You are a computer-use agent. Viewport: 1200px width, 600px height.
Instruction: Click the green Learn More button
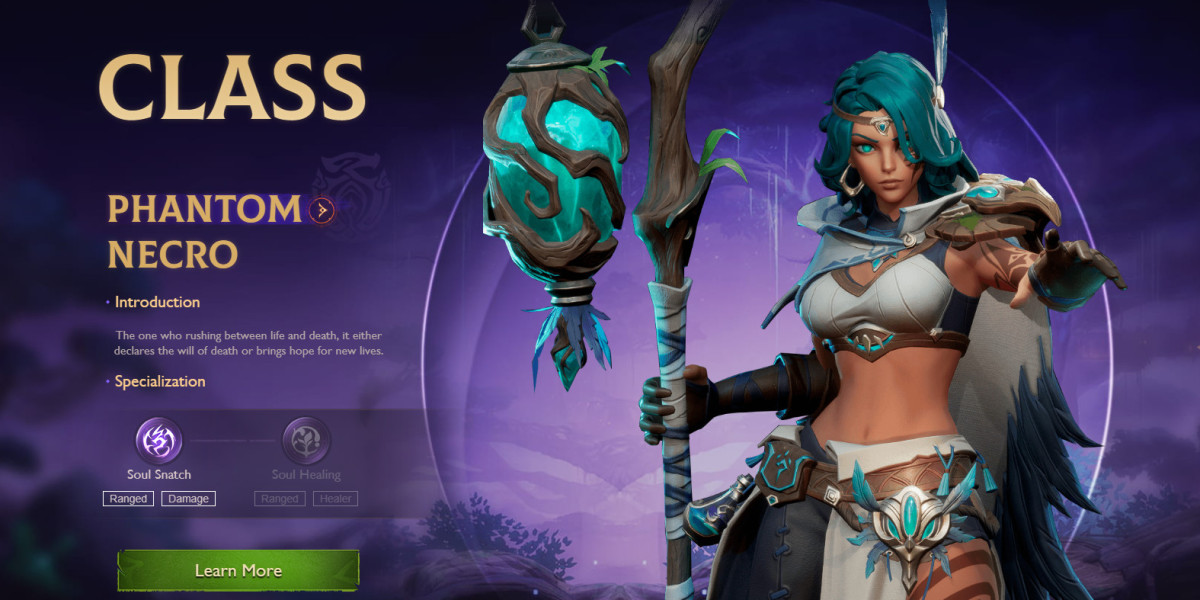point(238,570)
